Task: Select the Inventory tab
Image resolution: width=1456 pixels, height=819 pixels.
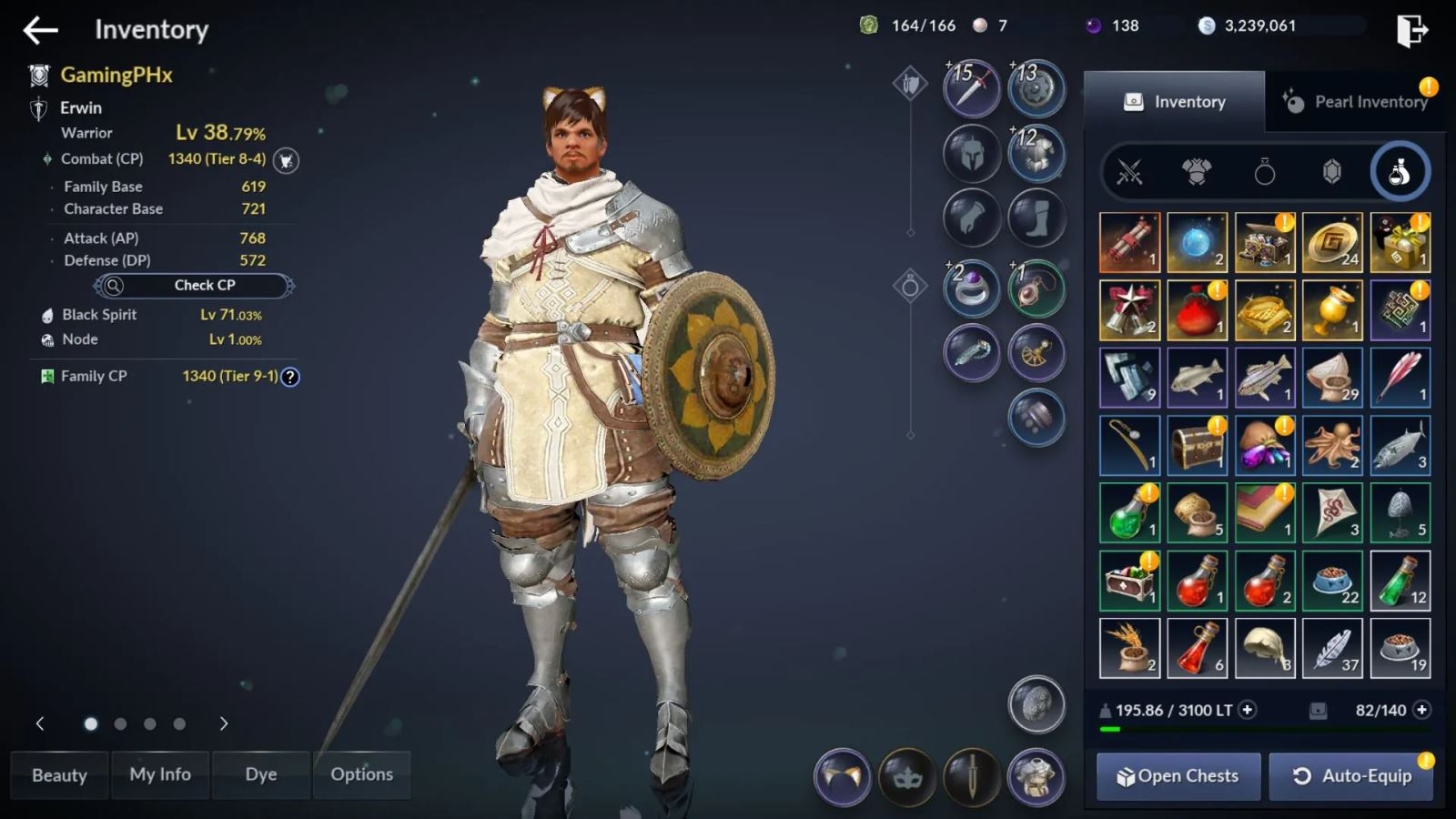Action: coord(1179,102)
